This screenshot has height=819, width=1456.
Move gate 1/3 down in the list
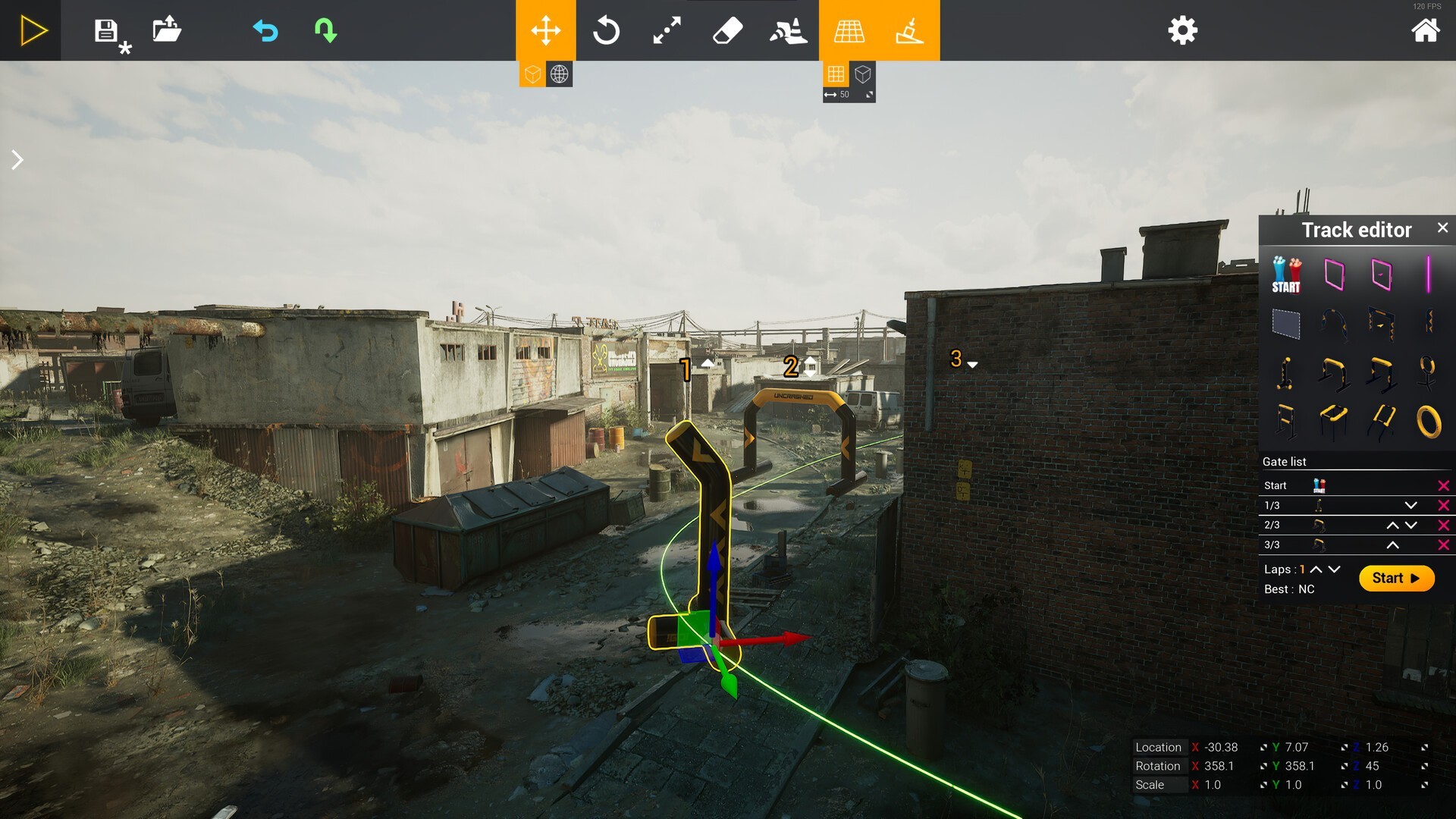[x=1410, y=505]
